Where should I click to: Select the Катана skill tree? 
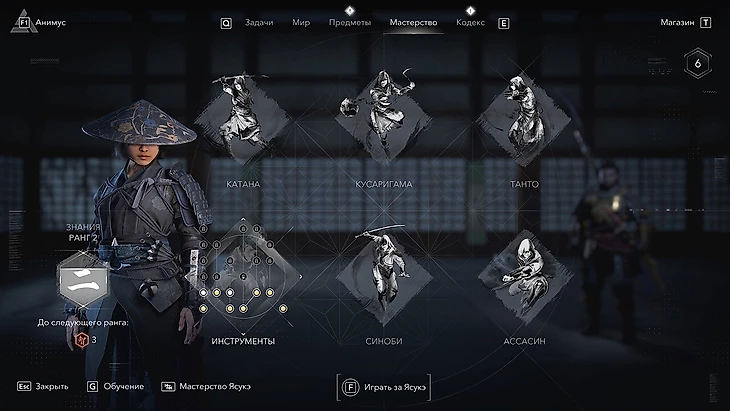pos(243,120)
